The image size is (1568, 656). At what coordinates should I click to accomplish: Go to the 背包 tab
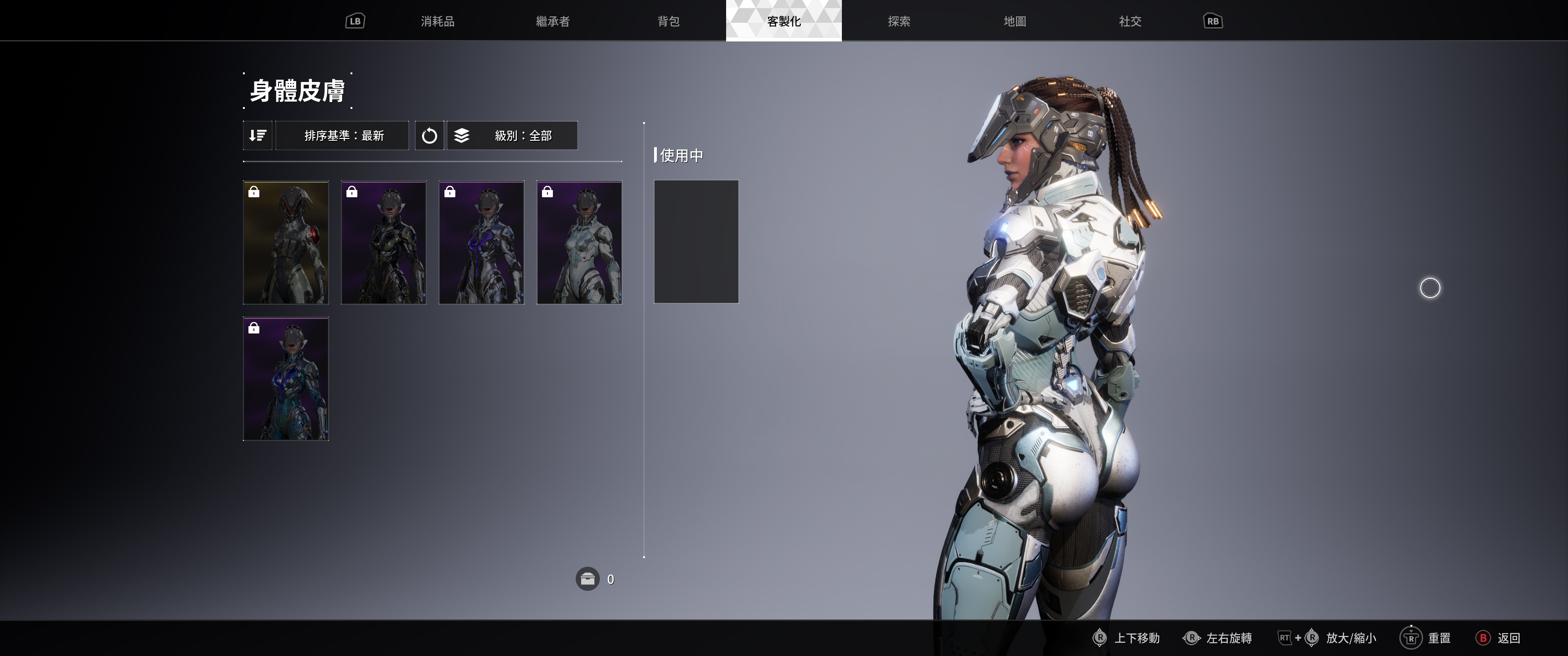point(668,21)
